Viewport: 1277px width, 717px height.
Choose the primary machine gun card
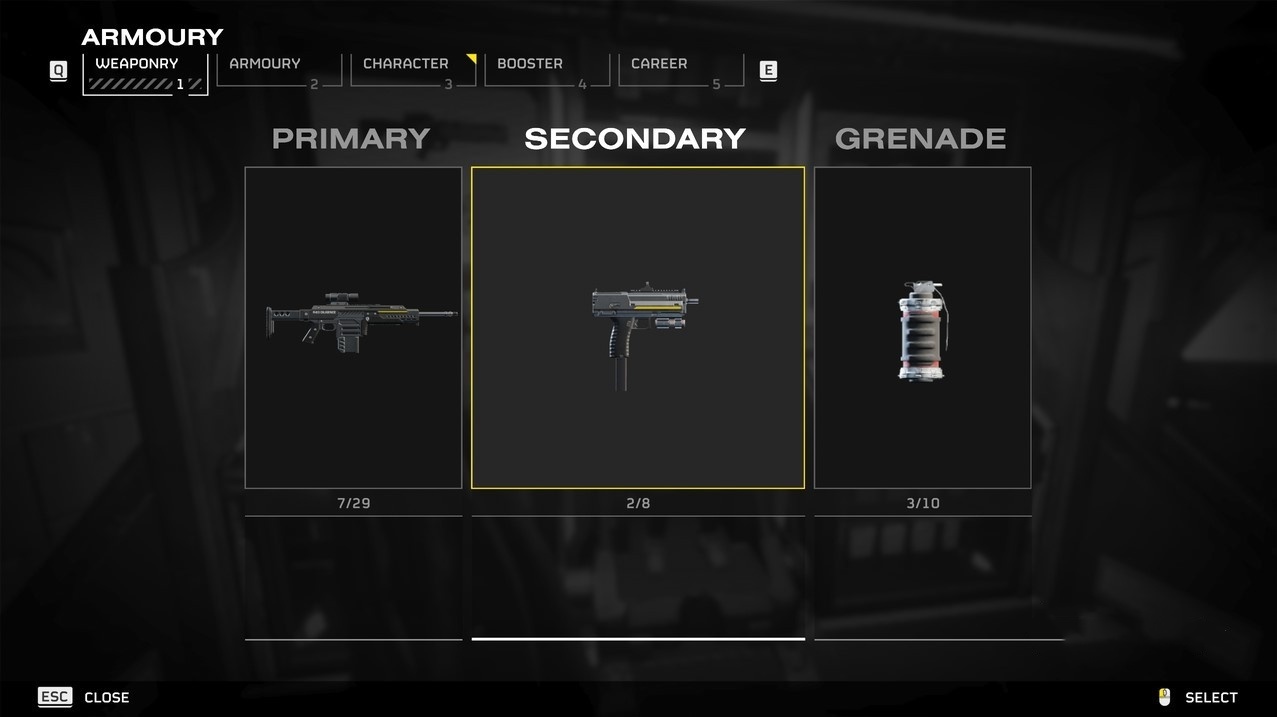click(x=353, y=328)
